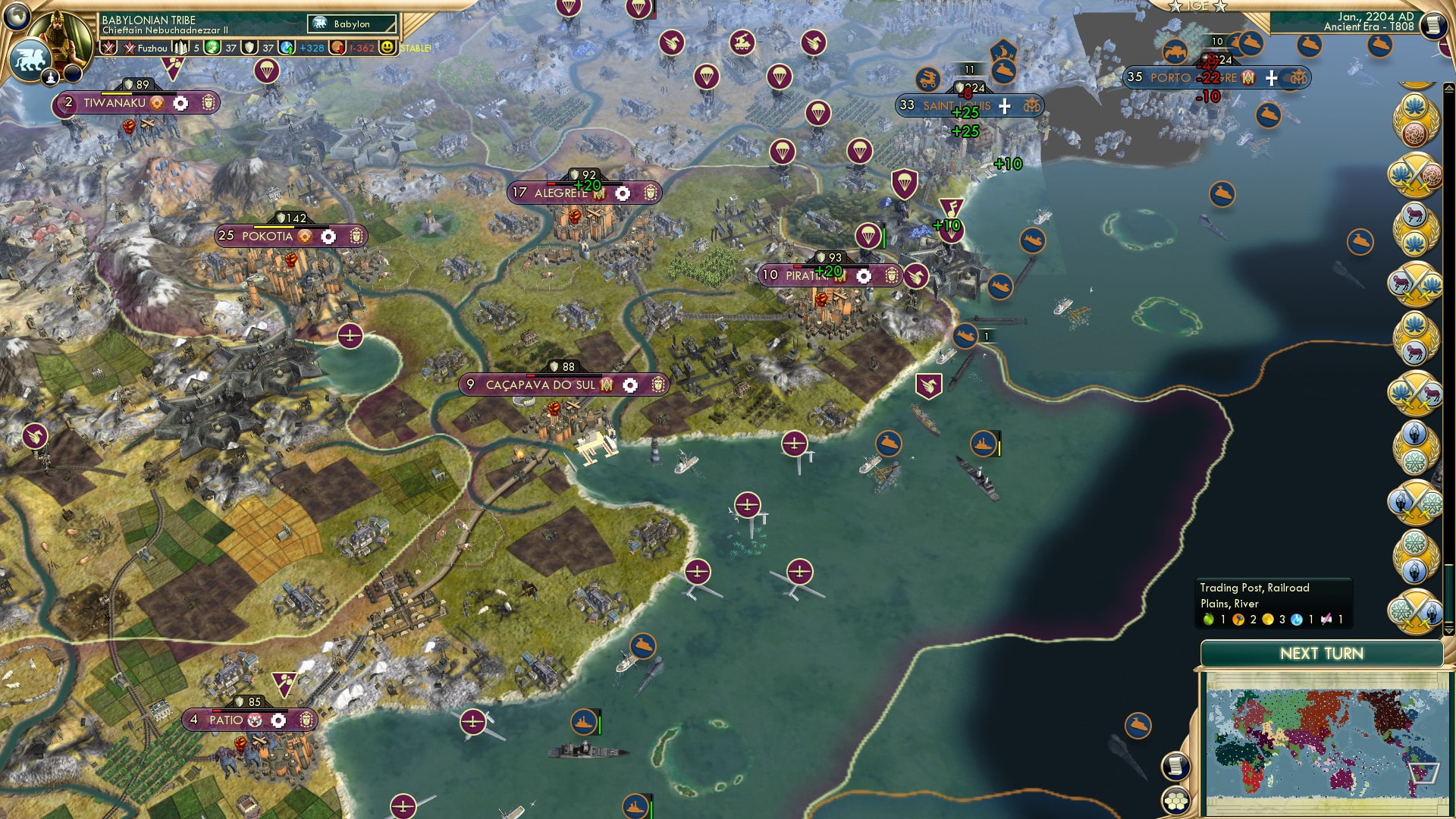
Task: Select Fuzhou in the top status bar
Action: coord(152,49)
